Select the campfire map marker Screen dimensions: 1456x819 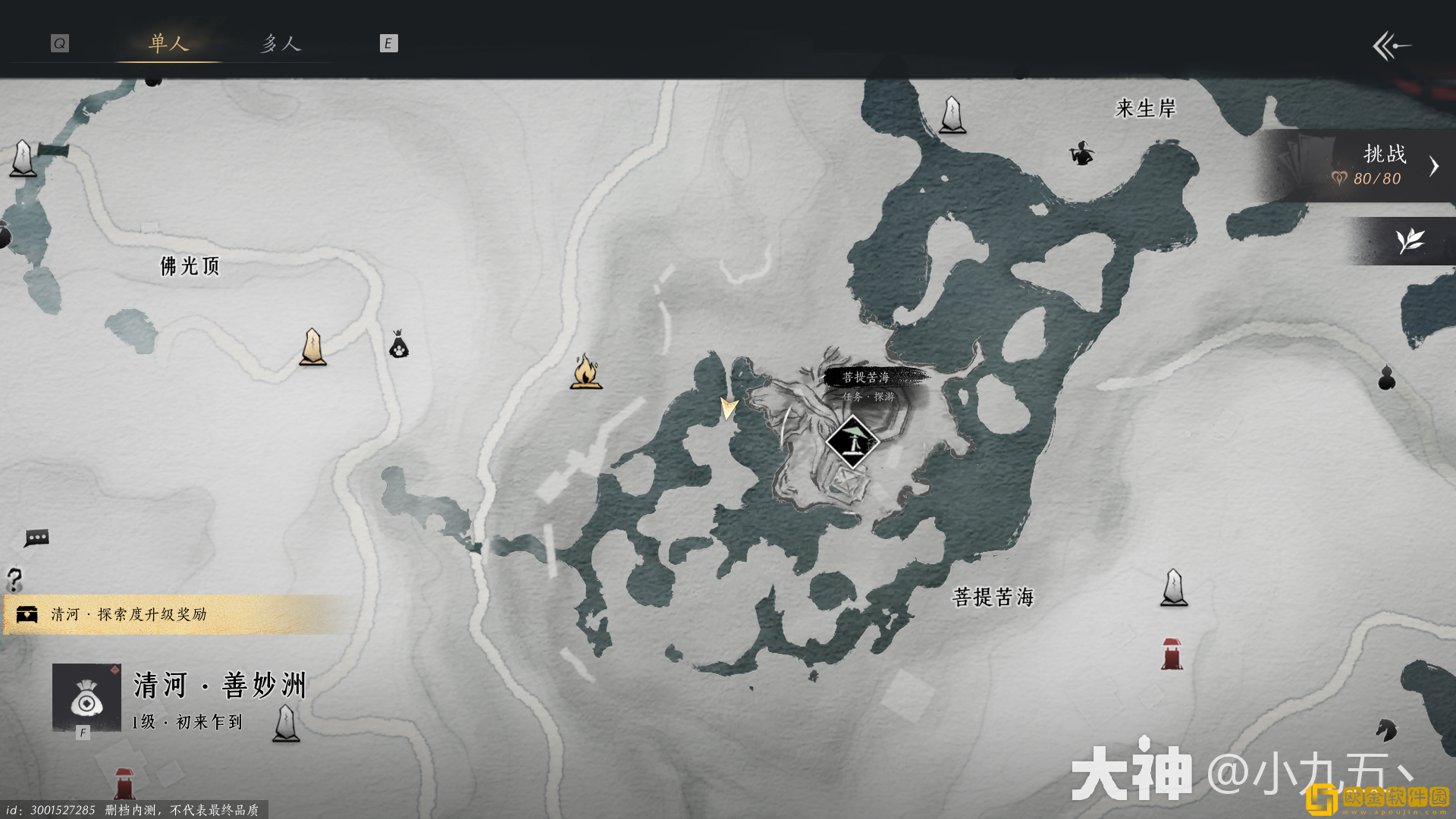585,372
